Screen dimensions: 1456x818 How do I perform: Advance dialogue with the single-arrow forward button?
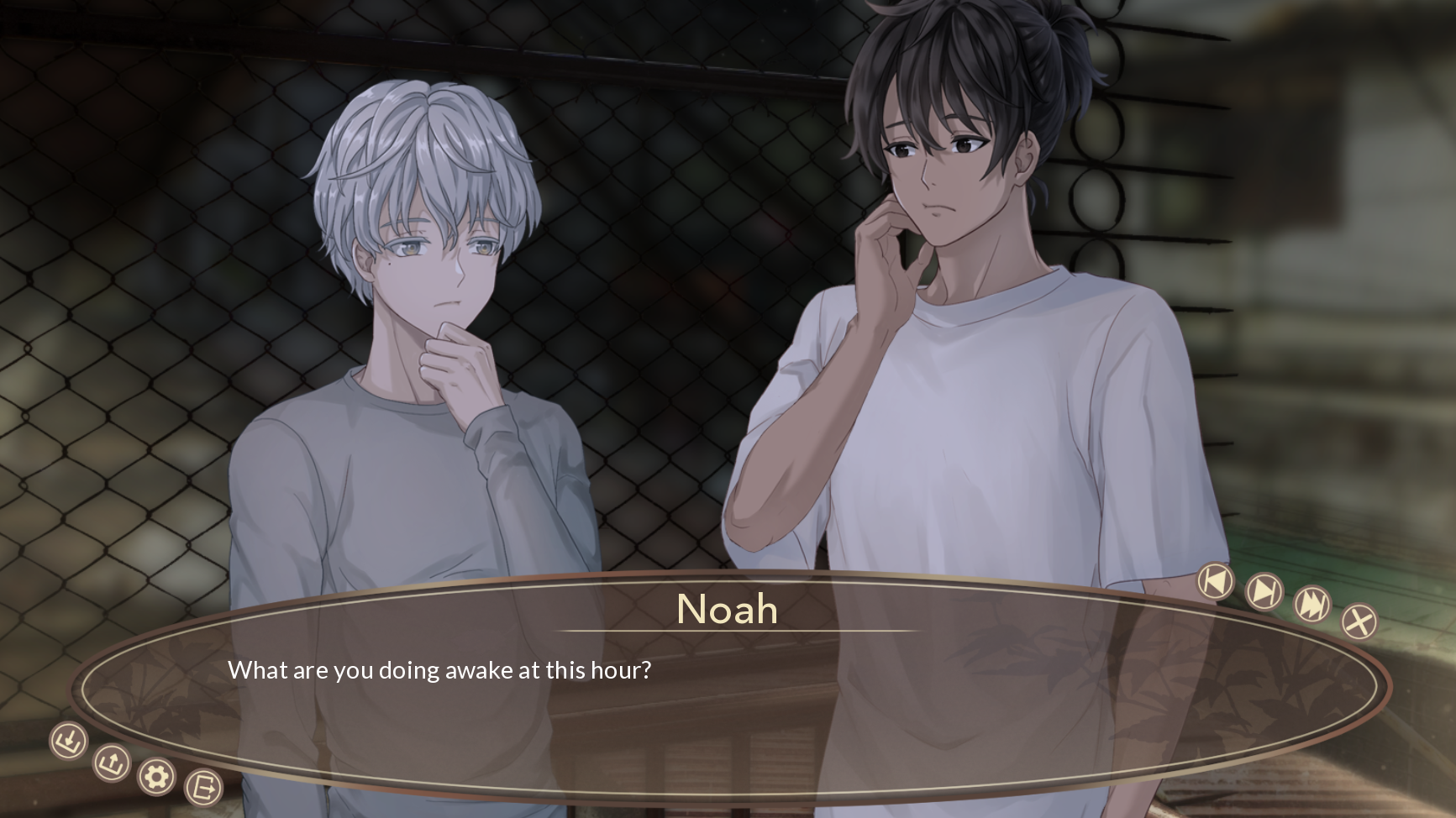coord(1264,591)
